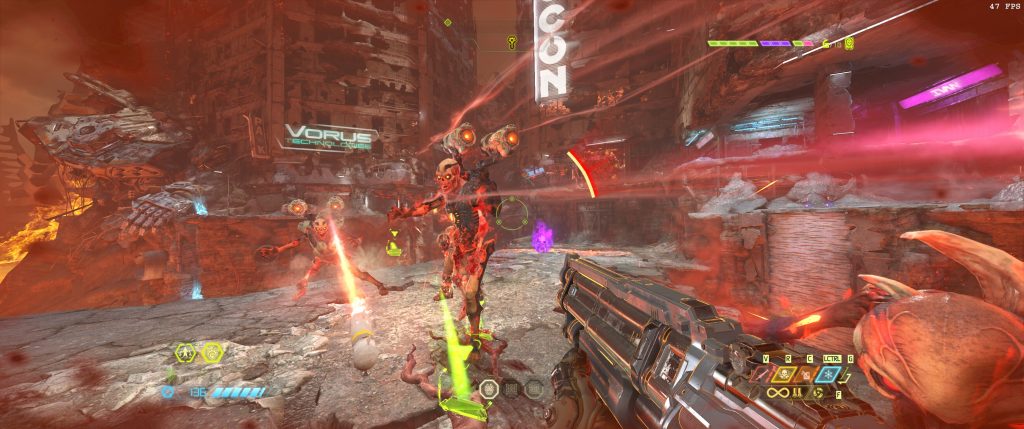Click the hexagon icon with a human figure
The width and height of the screenshot is (1024, 429).
185,353
